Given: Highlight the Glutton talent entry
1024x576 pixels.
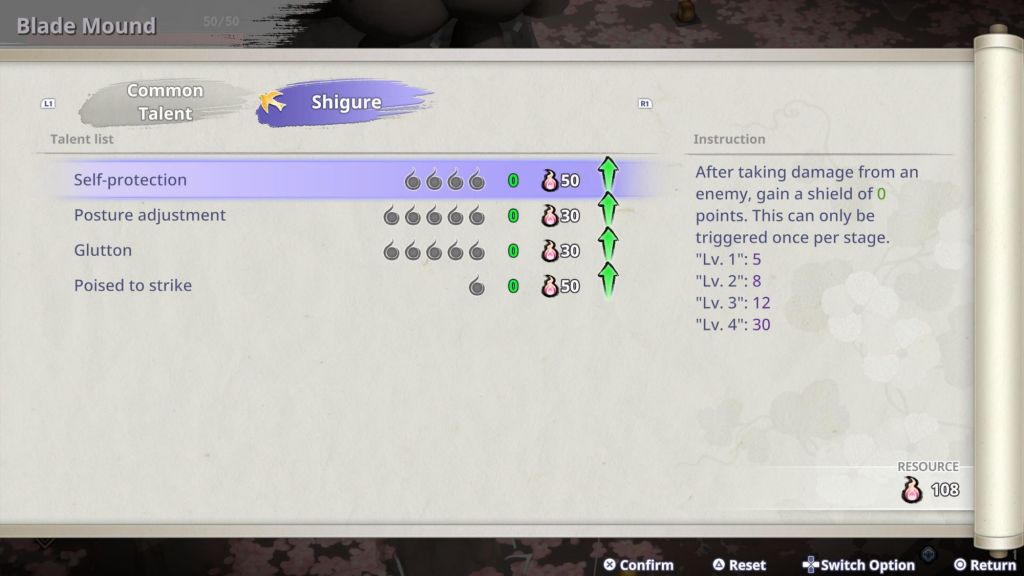Looking at the screenshot, I should point(103,250).
